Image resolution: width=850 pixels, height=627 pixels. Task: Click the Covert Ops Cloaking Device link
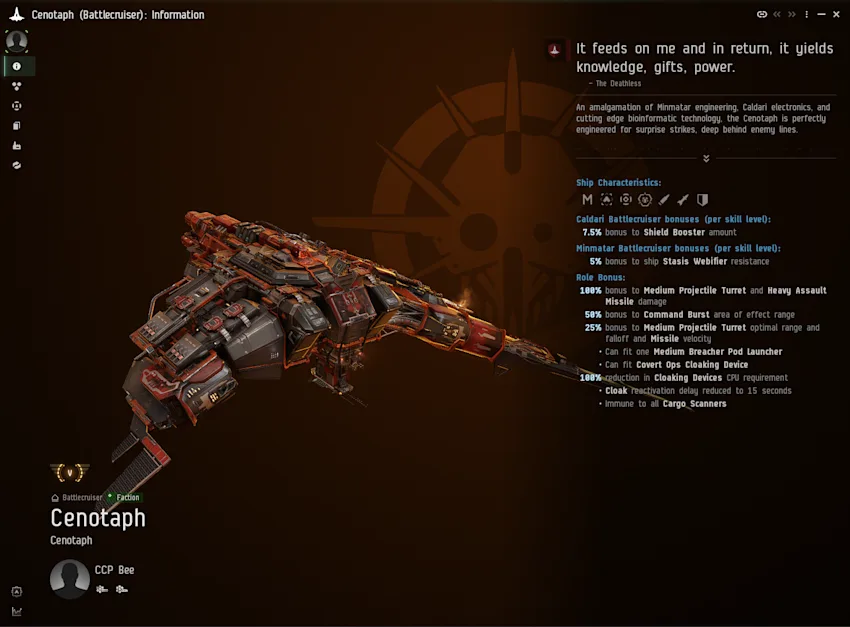(x=691, y=365)
